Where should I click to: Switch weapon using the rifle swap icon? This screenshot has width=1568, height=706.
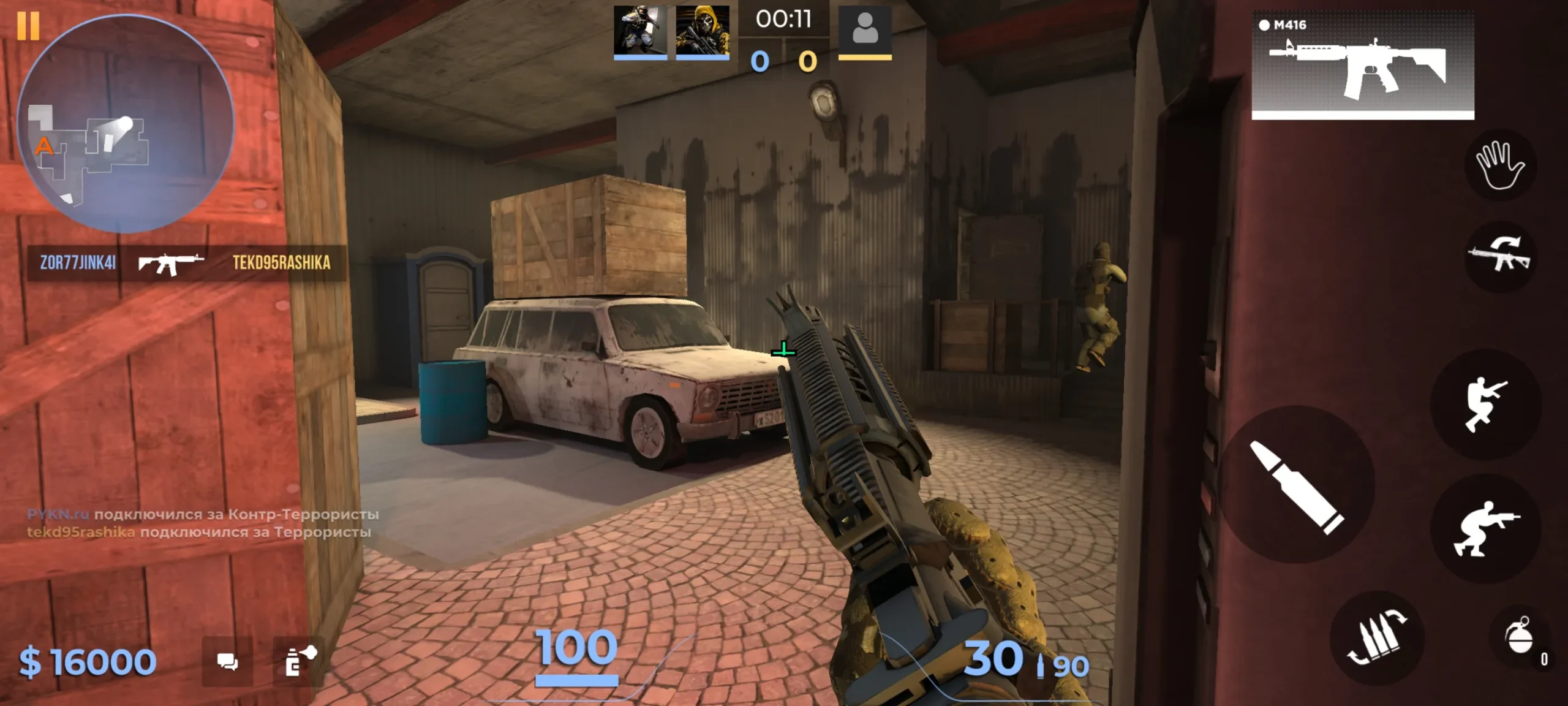tap(1499, 256)
